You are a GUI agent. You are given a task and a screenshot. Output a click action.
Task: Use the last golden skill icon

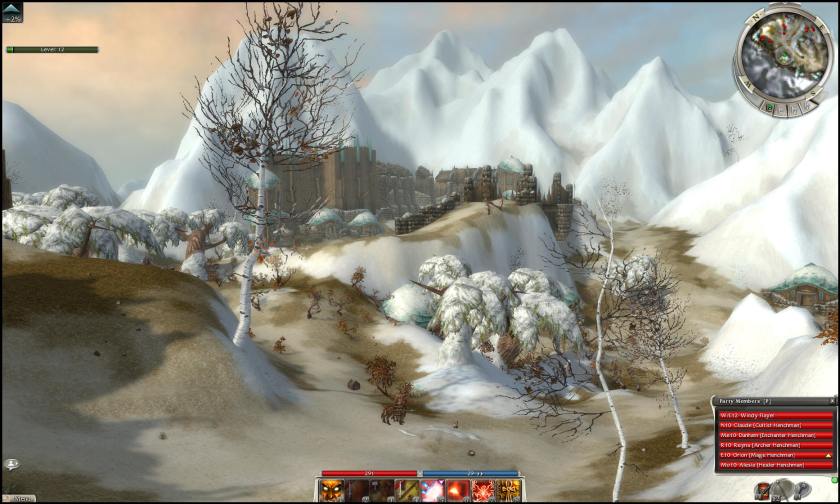coord(508,490)
